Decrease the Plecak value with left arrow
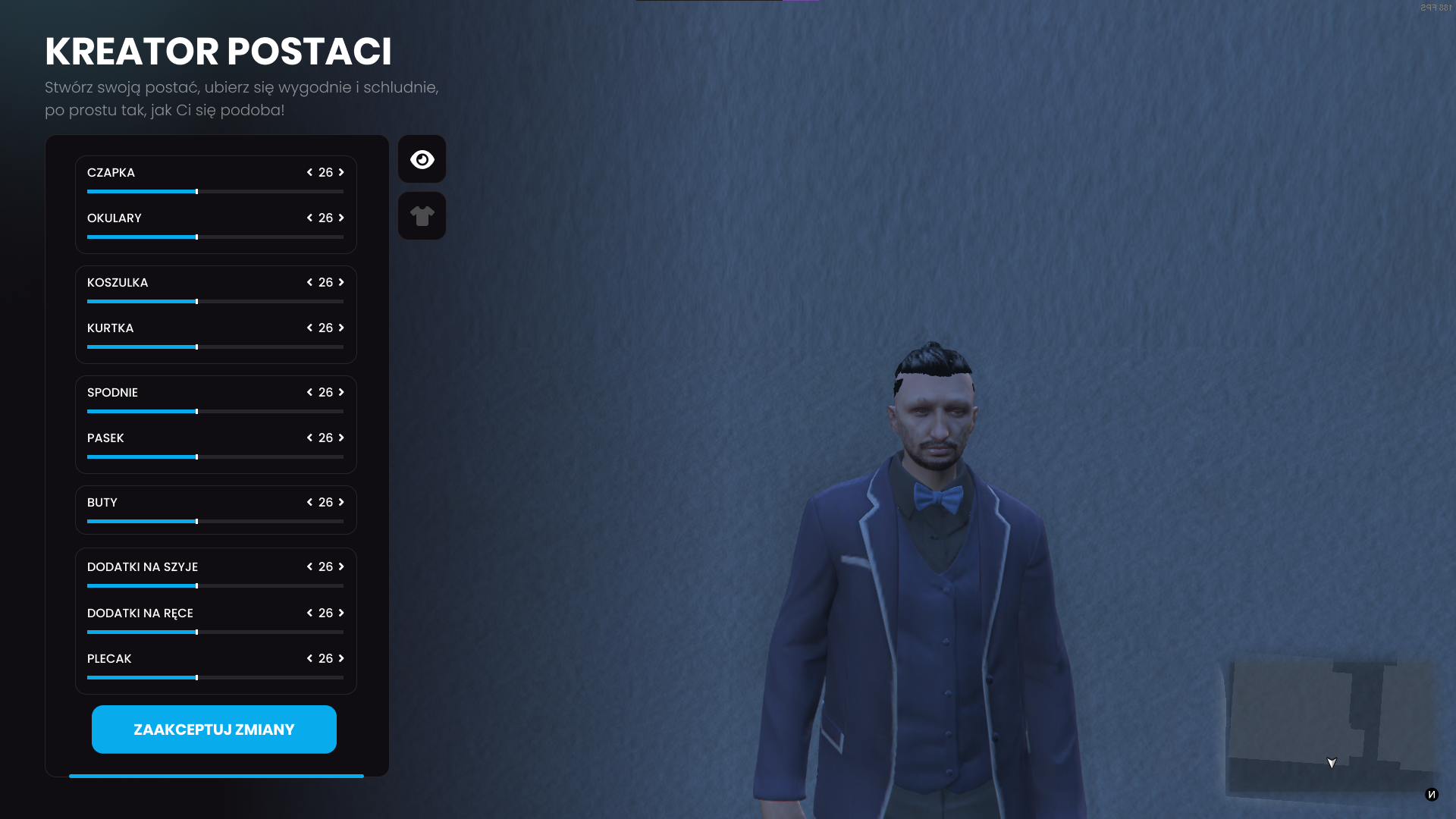The height and width of the screenshot is (819, 1456). click(309, 658)
